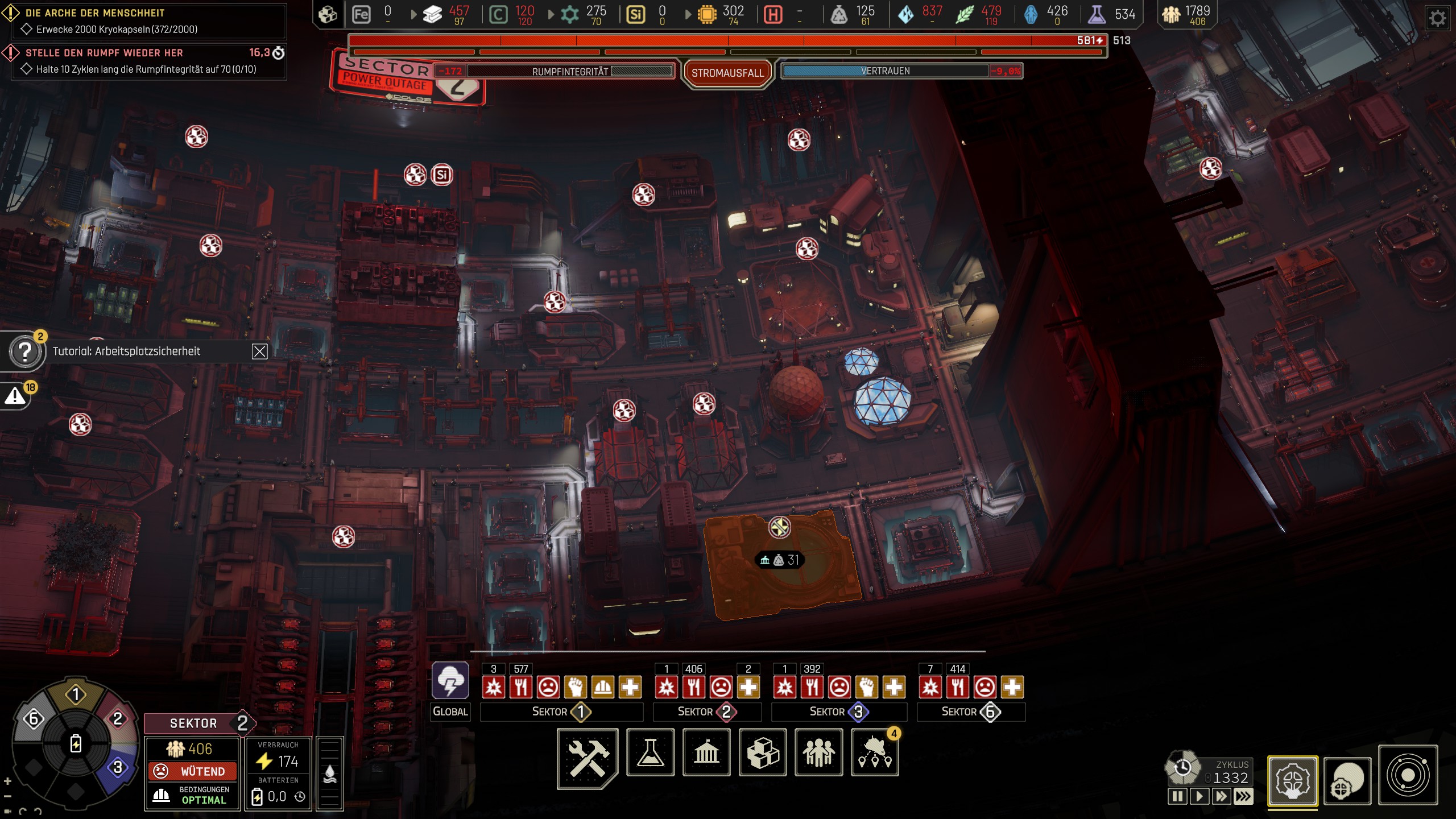This screenshot has width=1456, height=819.
Task: Select the Global storm alert icon
Action: click(450, 681)
